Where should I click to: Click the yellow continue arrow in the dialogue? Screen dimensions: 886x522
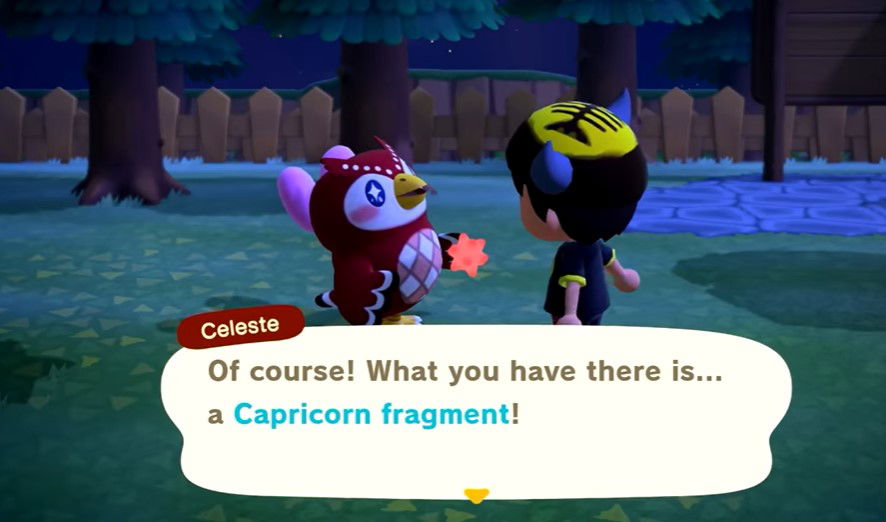click(x=477, y=495)
